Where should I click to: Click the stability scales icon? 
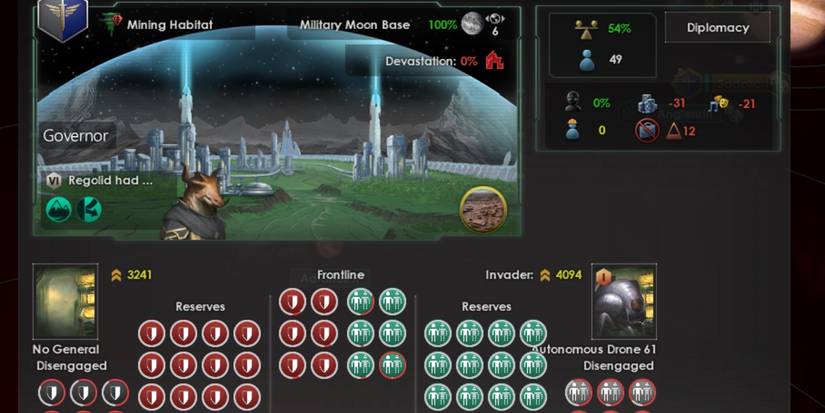tap(588, 29)
